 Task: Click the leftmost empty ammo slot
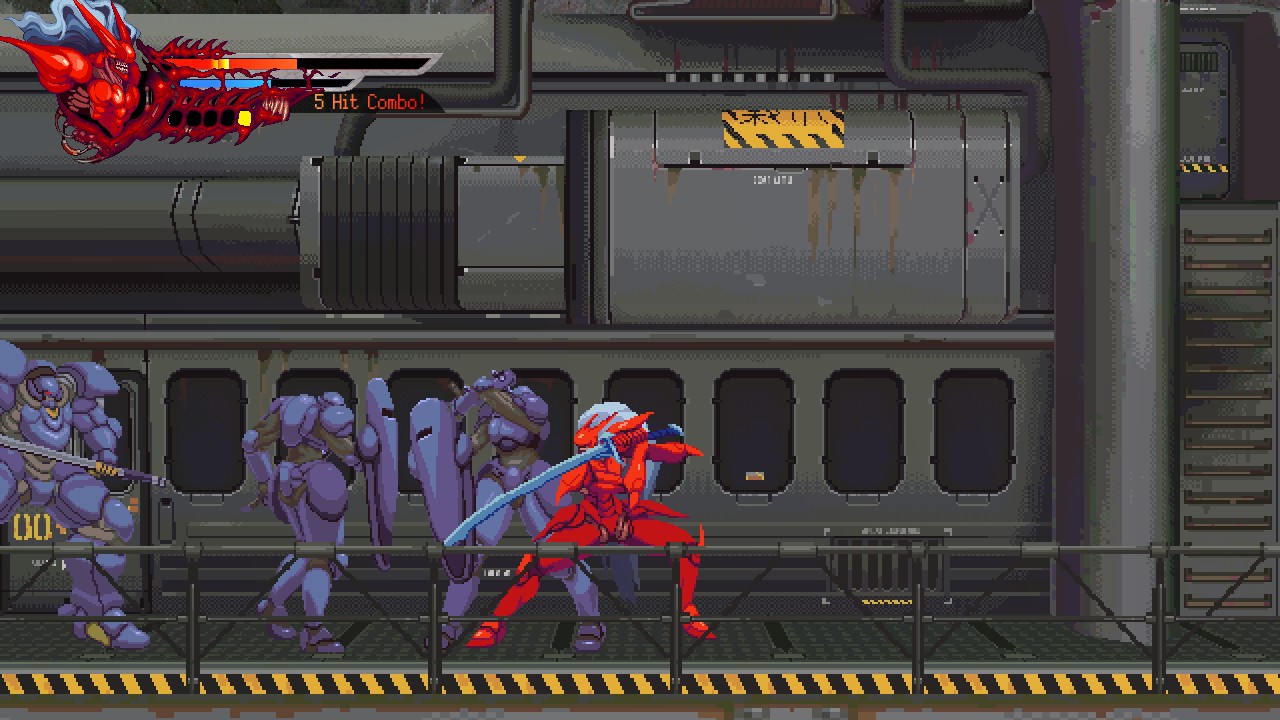[174, 118]
